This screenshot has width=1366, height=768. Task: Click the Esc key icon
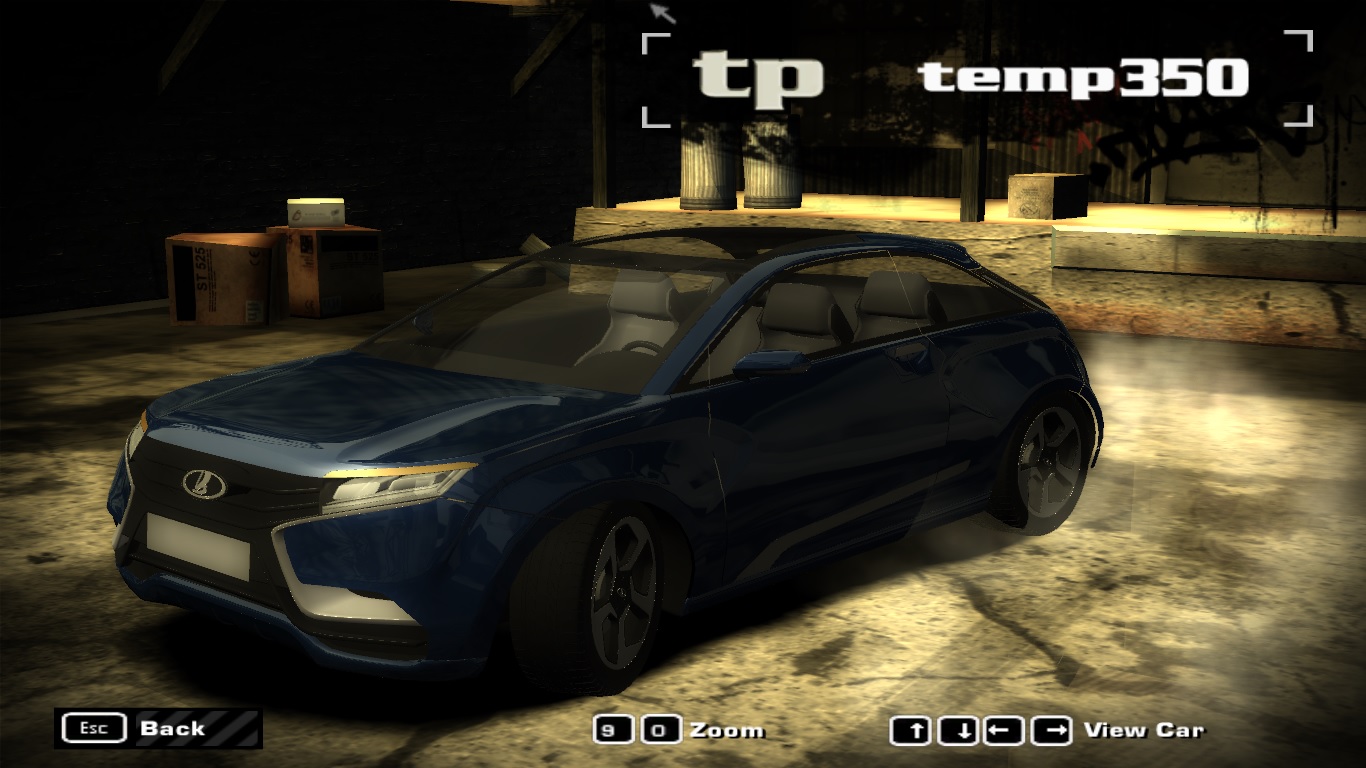click(93, 728)
